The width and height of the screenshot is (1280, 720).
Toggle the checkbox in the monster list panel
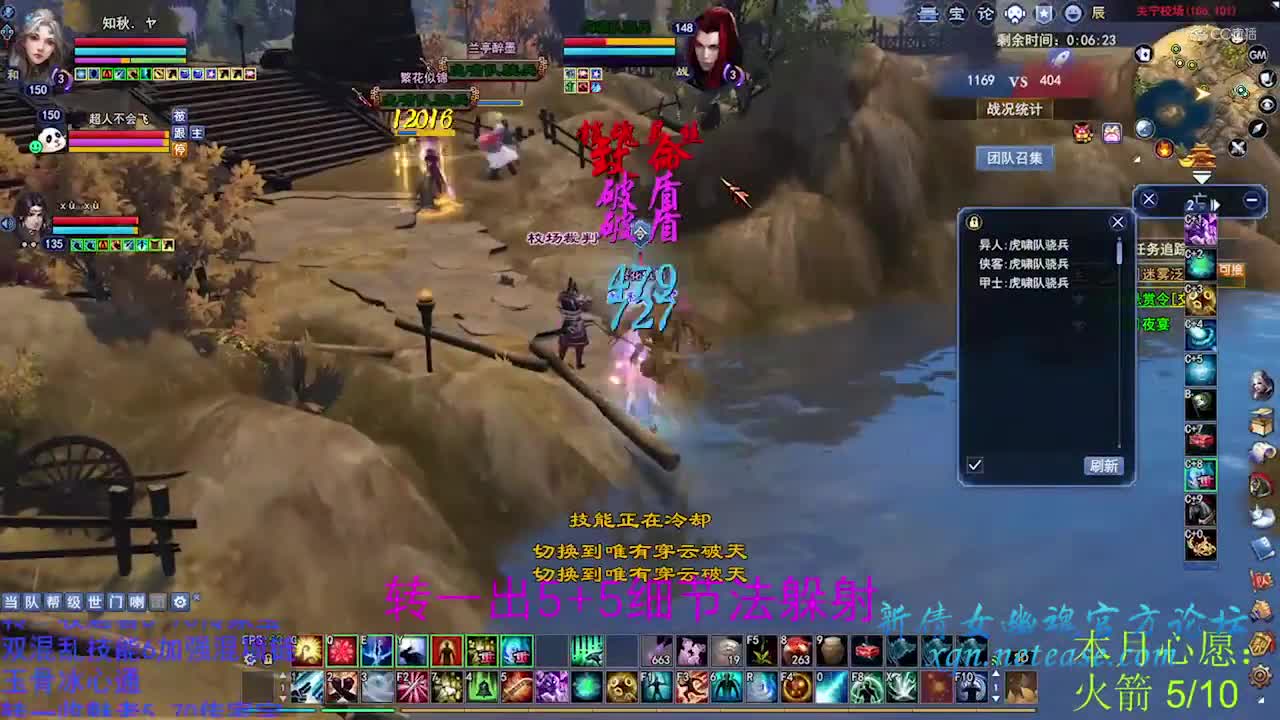tap(977, 464)
